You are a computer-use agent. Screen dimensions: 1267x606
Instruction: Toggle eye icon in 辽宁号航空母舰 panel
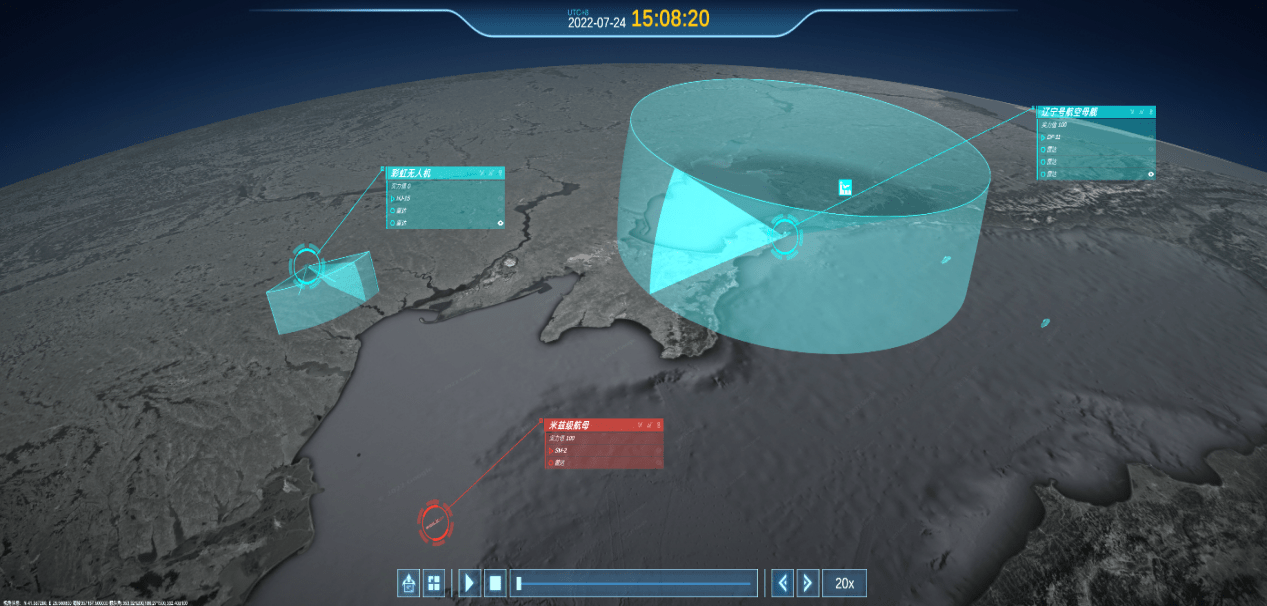tap(1151, 174)
